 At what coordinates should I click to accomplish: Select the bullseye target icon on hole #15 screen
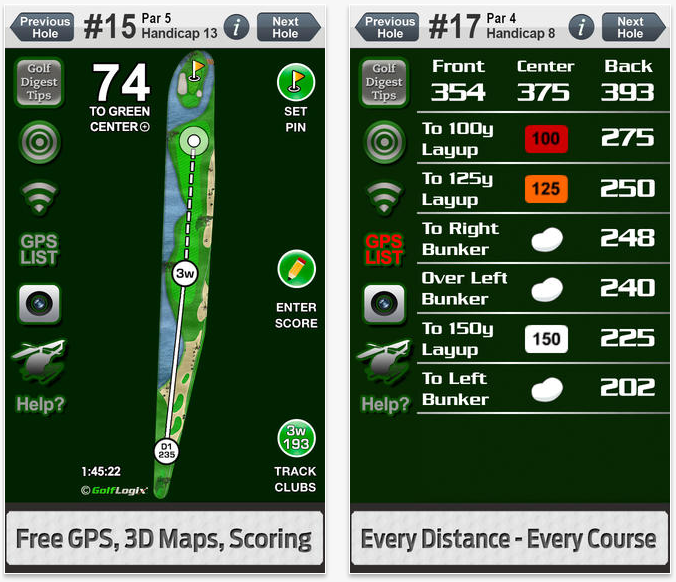tap(39, 141)
